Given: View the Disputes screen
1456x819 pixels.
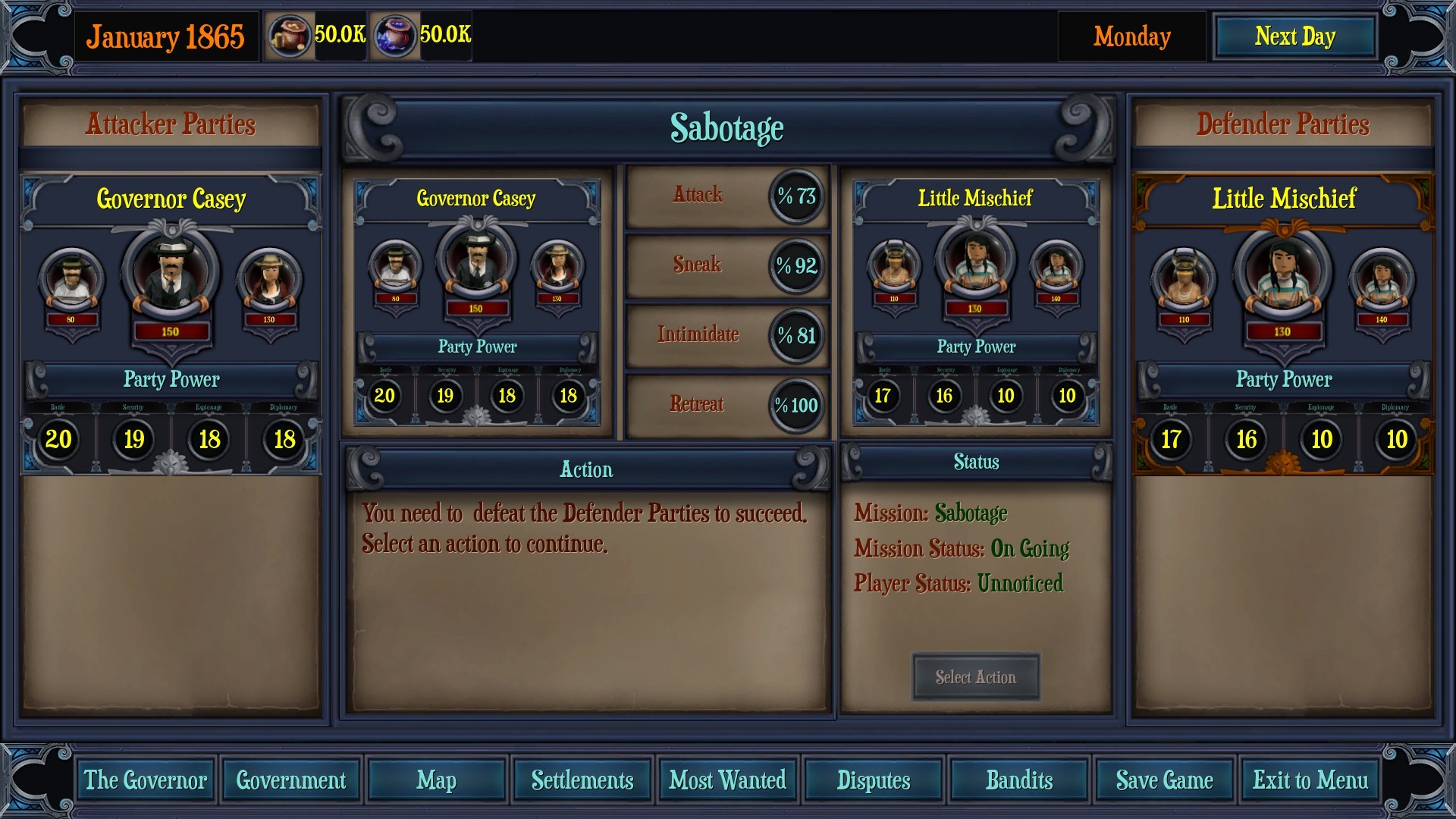Looking at the screenshot, I should pos(873,780).
